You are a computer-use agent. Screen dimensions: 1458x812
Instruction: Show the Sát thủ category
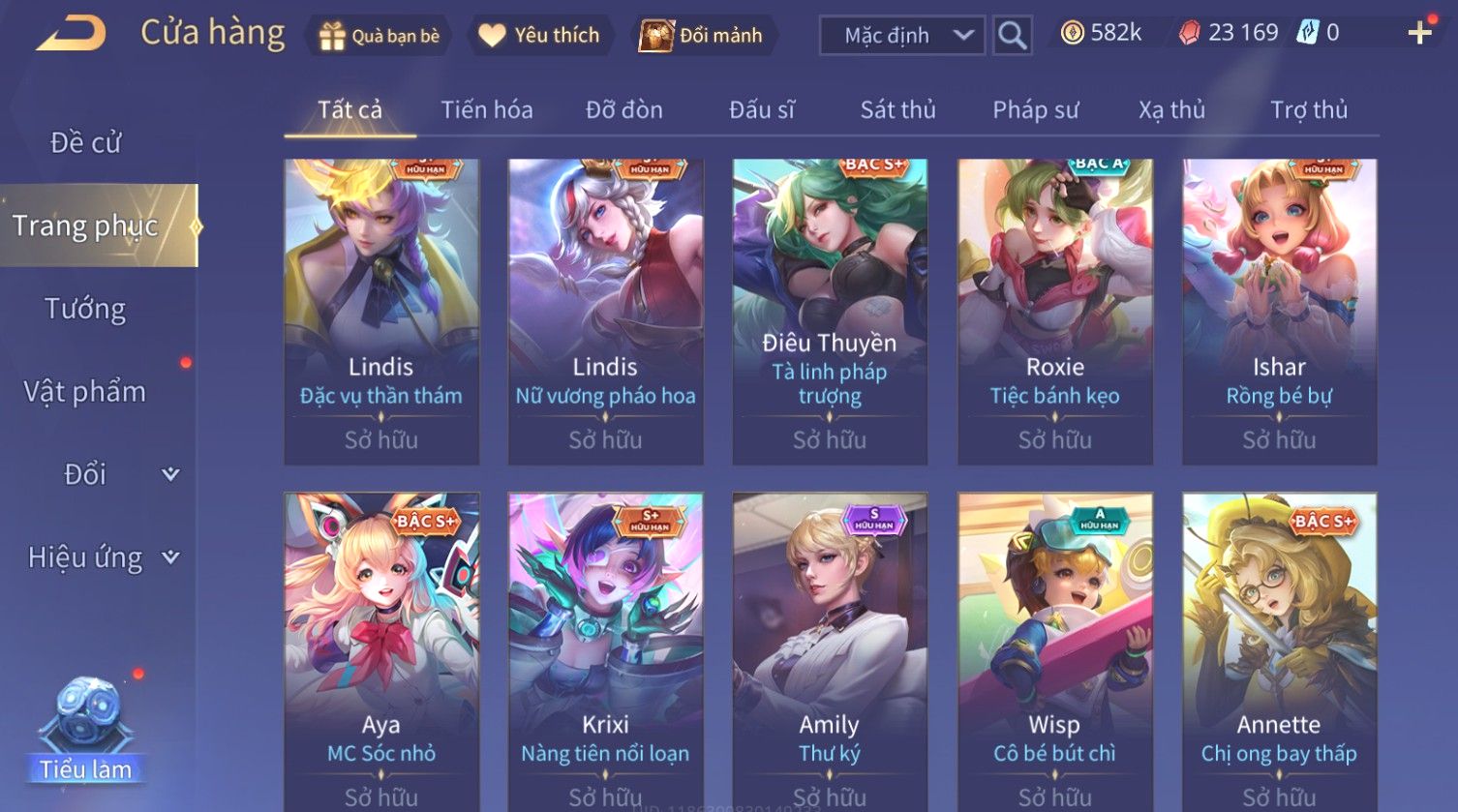897,110
